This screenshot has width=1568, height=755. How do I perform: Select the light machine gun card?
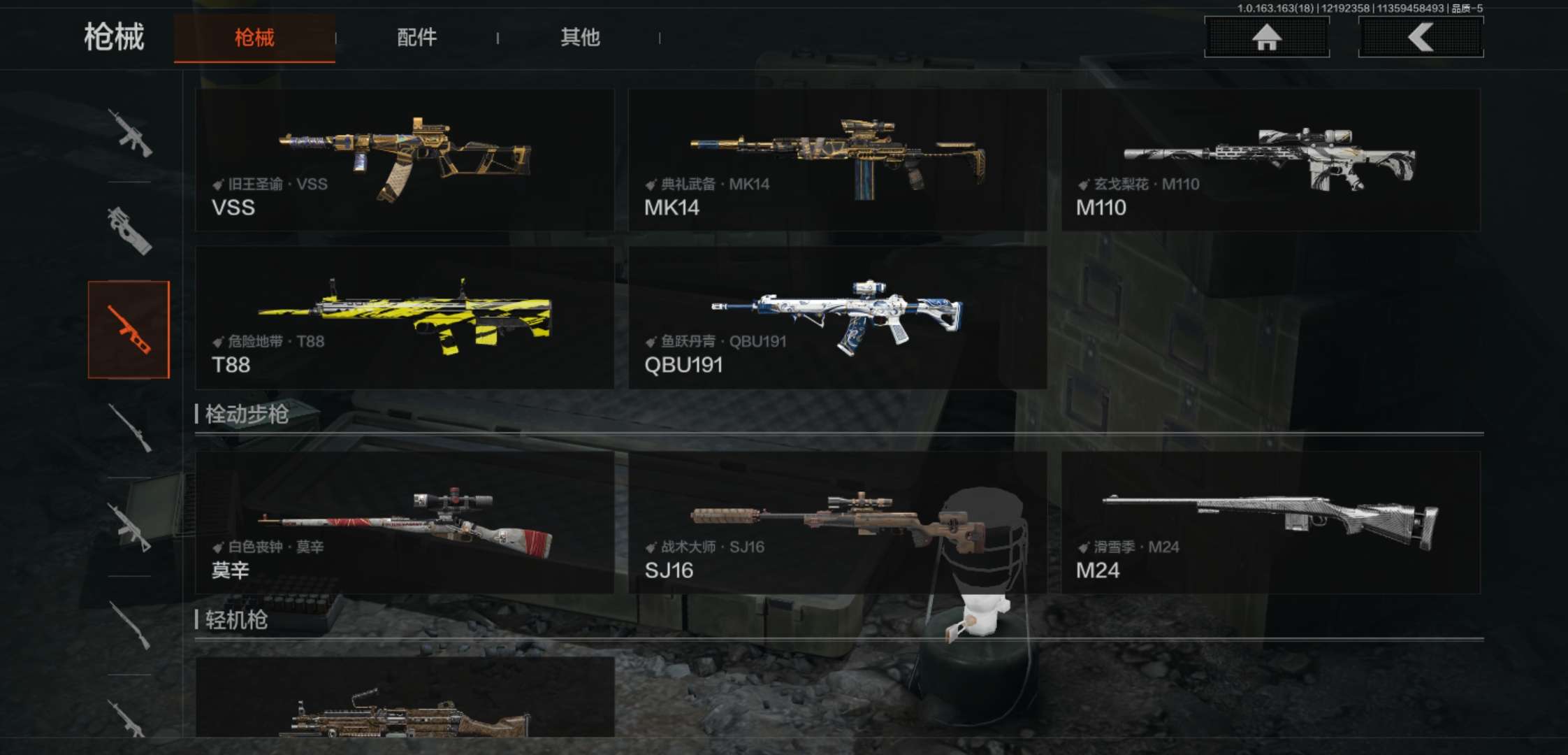click(405, 699)
